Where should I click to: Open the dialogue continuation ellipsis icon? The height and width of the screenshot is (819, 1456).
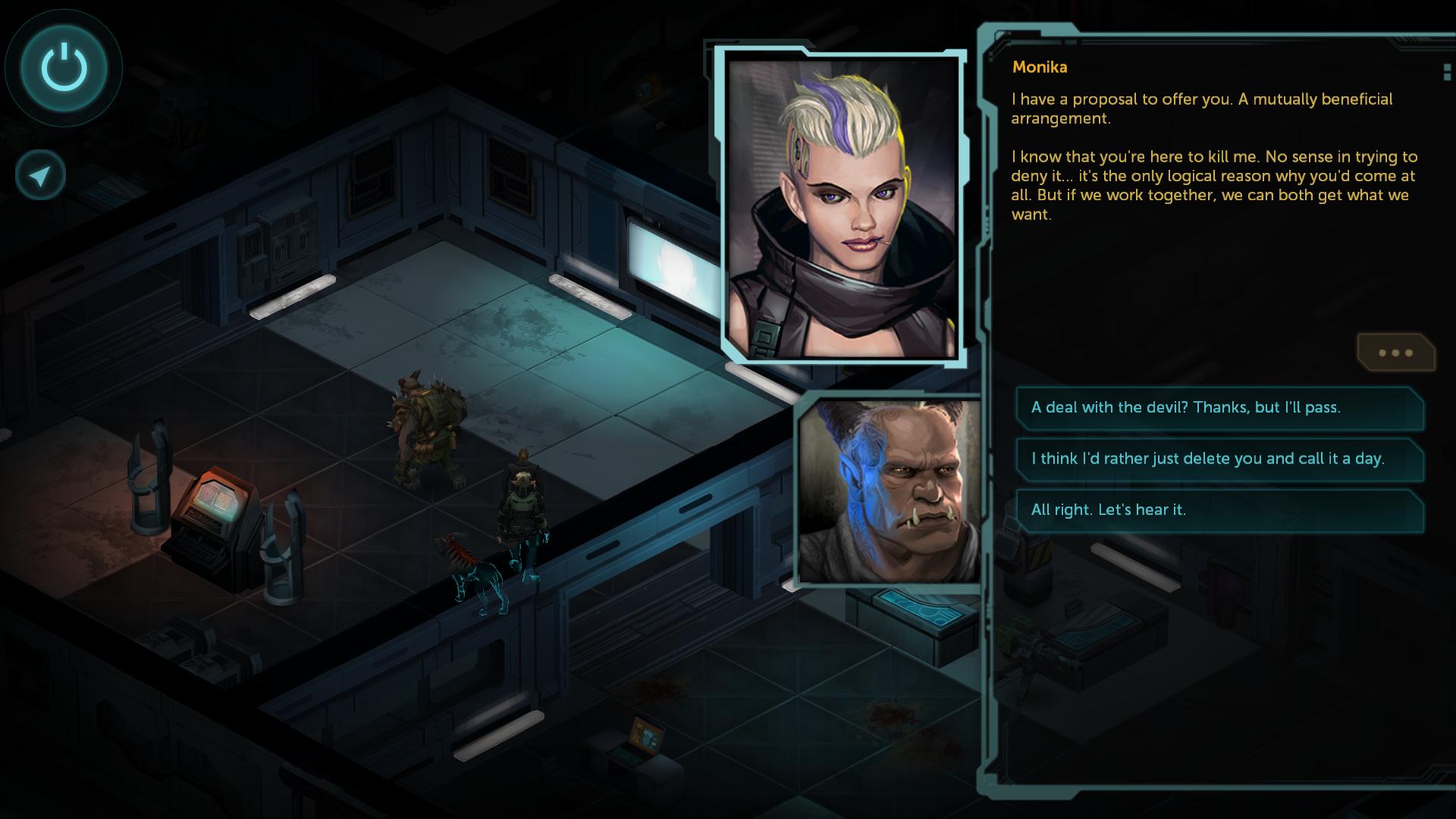click(x=1396, y=353)
